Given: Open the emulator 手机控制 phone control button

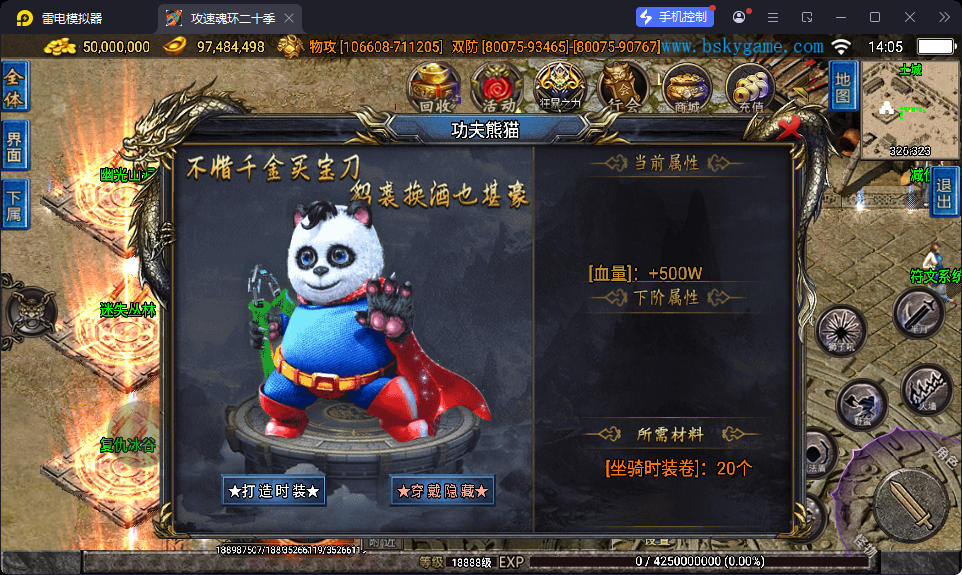Looking at the screenshot, I should (675, 17).
